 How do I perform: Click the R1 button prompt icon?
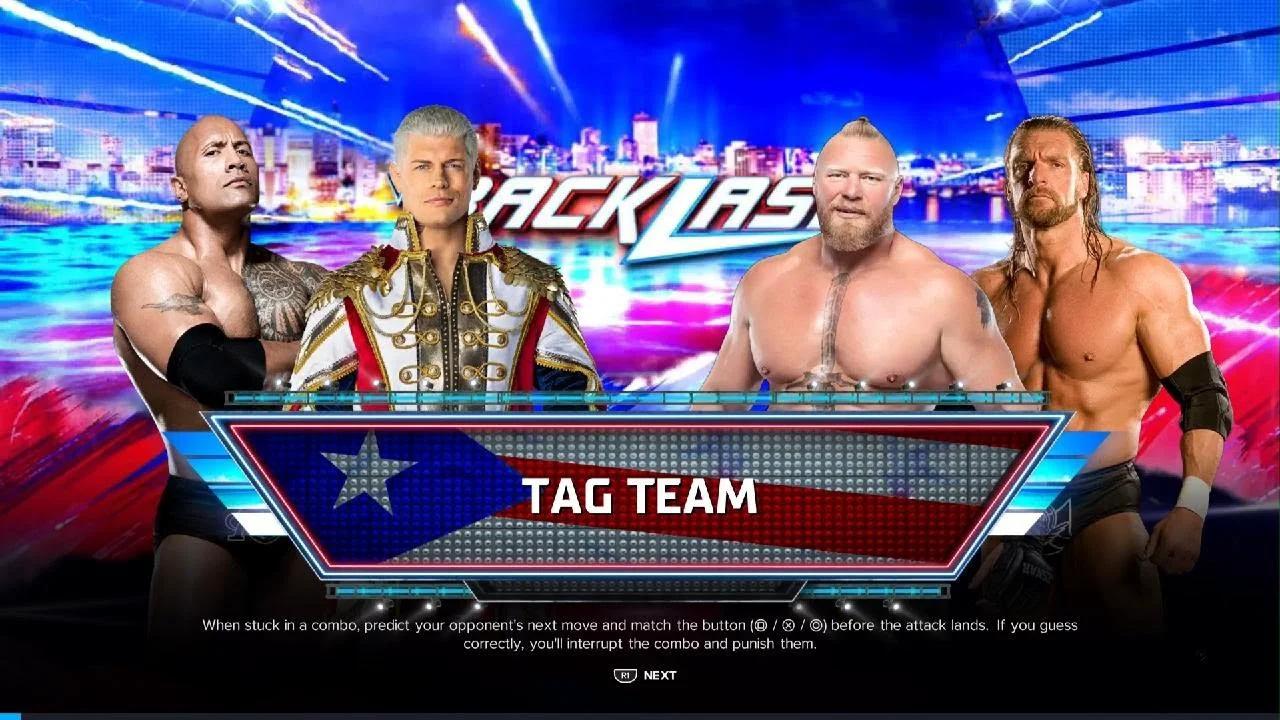tap(625, 675)
